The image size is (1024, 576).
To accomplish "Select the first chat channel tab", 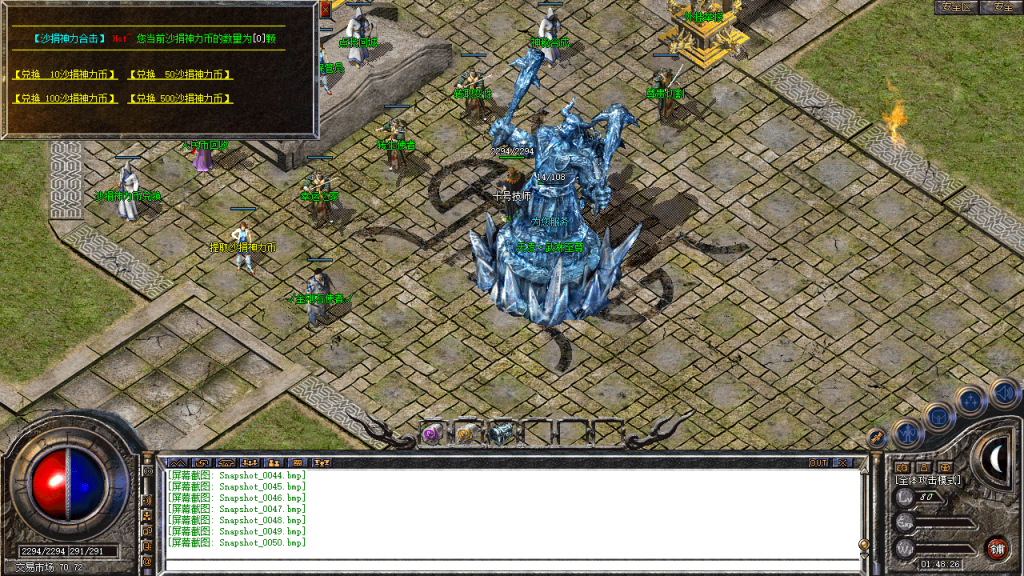I will pyautogui.click(x=178, y=463).
